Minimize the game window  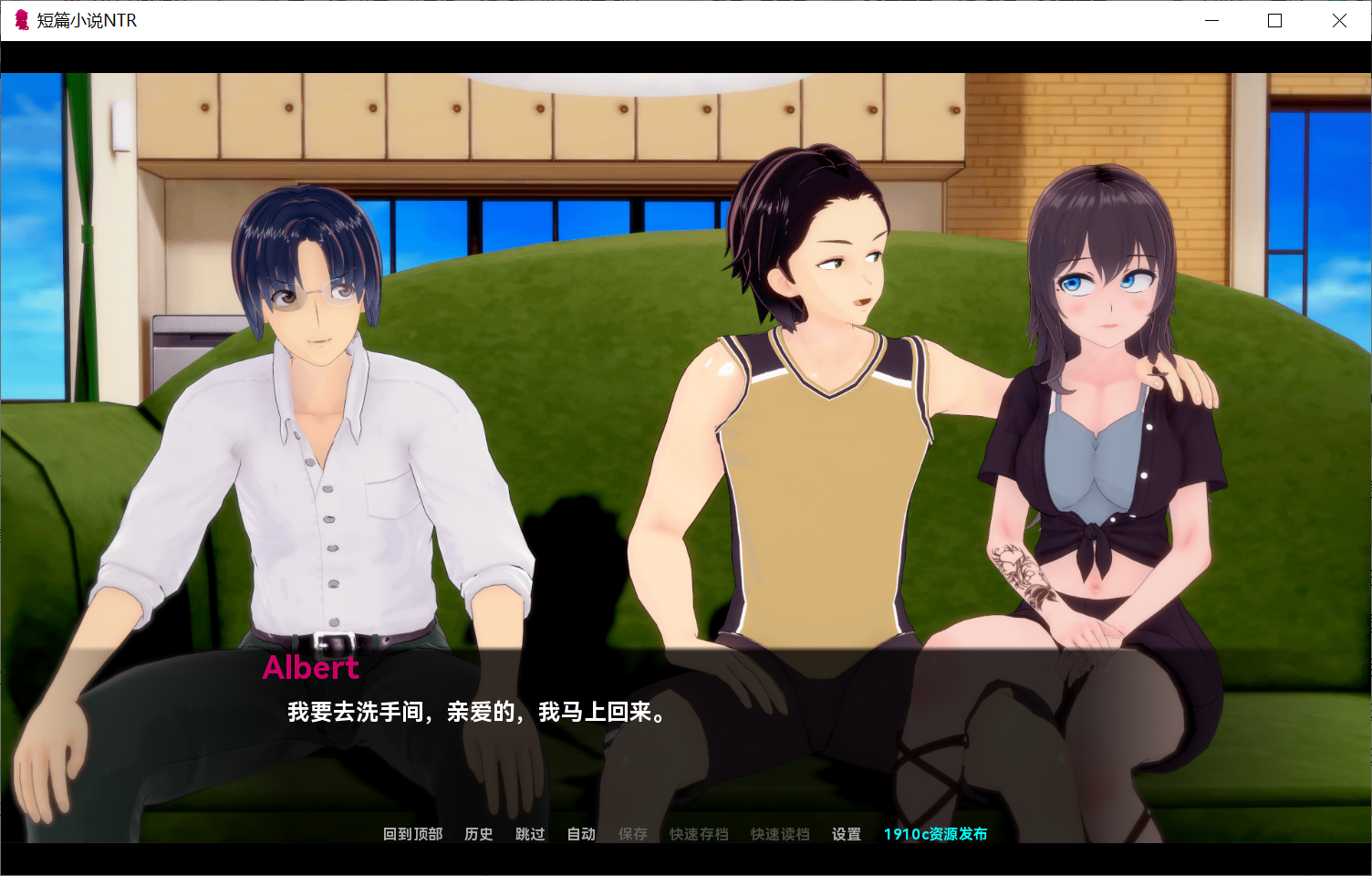1211,20
